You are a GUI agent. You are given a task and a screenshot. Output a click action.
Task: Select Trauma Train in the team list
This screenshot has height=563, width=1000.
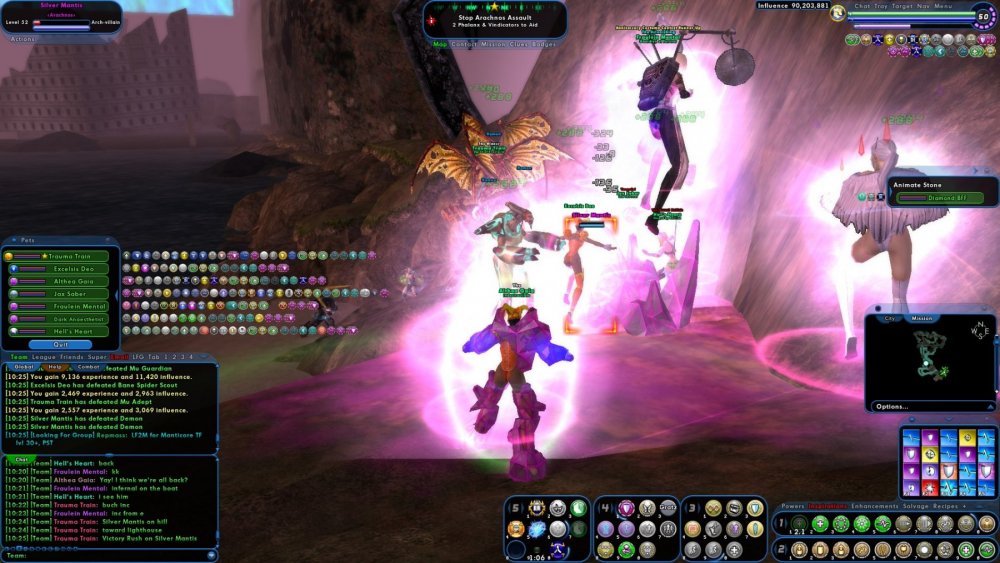coord(68,257)
